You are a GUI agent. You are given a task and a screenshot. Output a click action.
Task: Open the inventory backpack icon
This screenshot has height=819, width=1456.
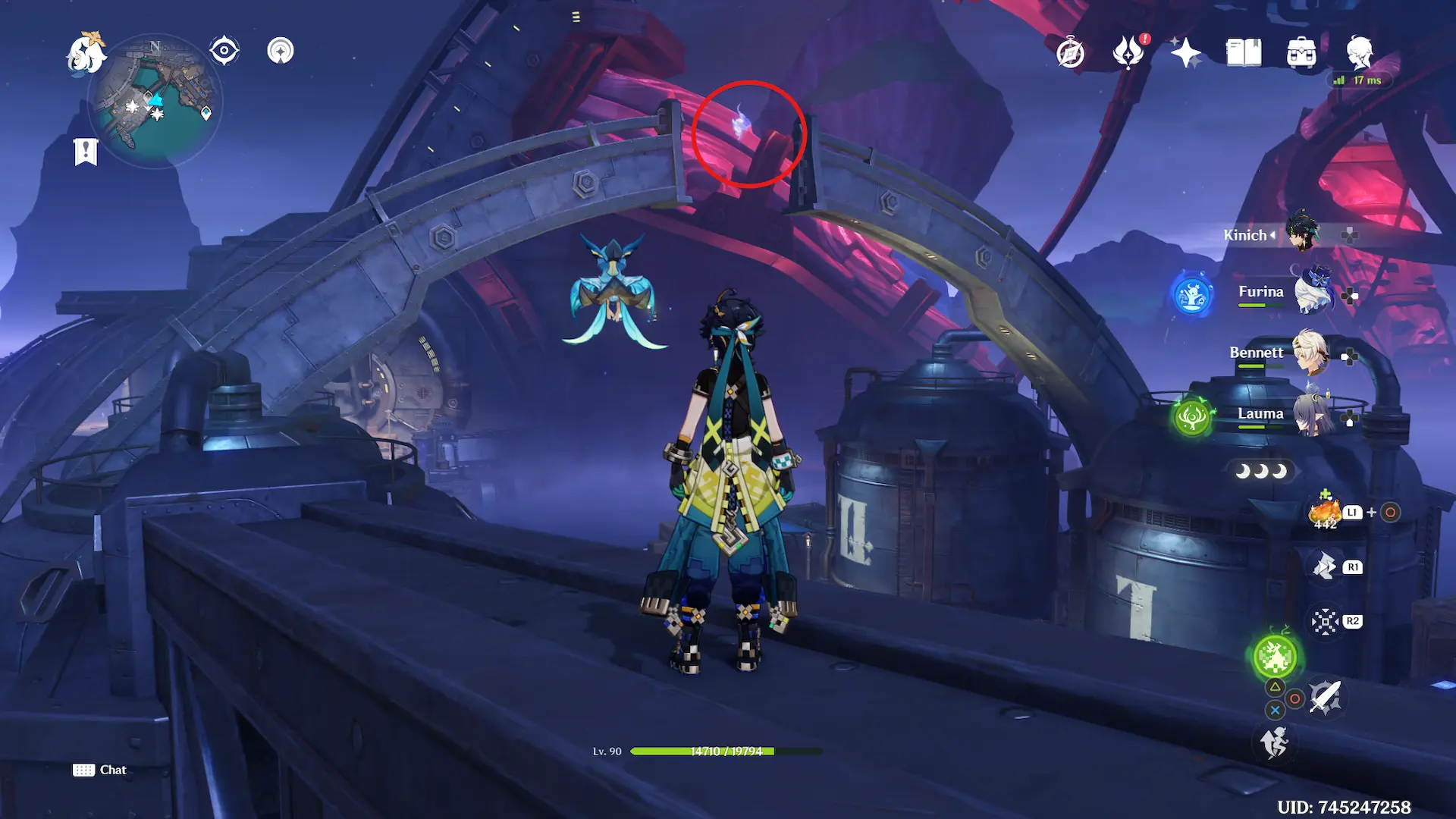[1301, 53]
